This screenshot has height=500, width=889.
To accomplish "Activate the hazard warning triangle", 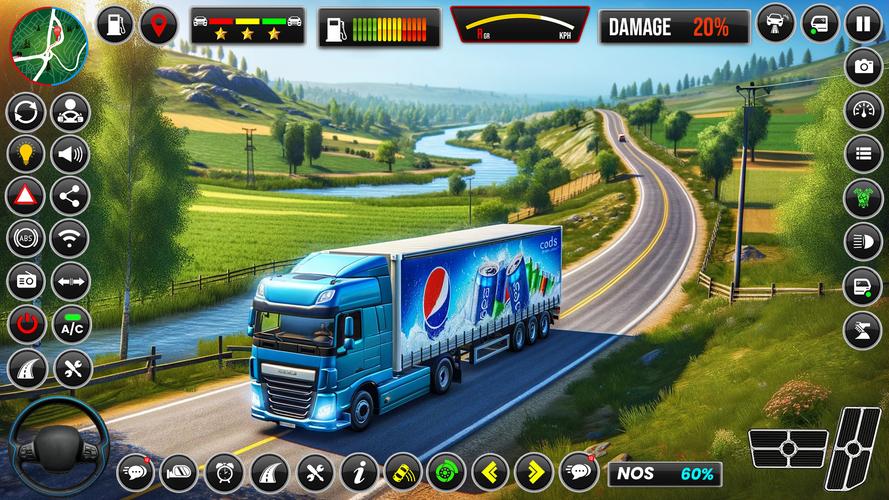I will 26,197.
